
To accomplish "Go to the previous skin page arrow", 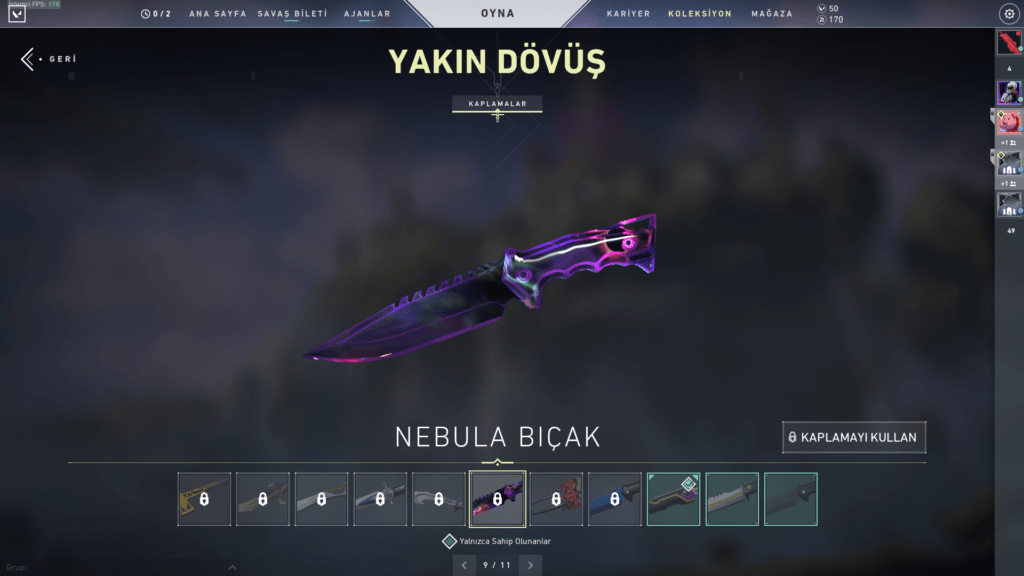I will (464, 565).
